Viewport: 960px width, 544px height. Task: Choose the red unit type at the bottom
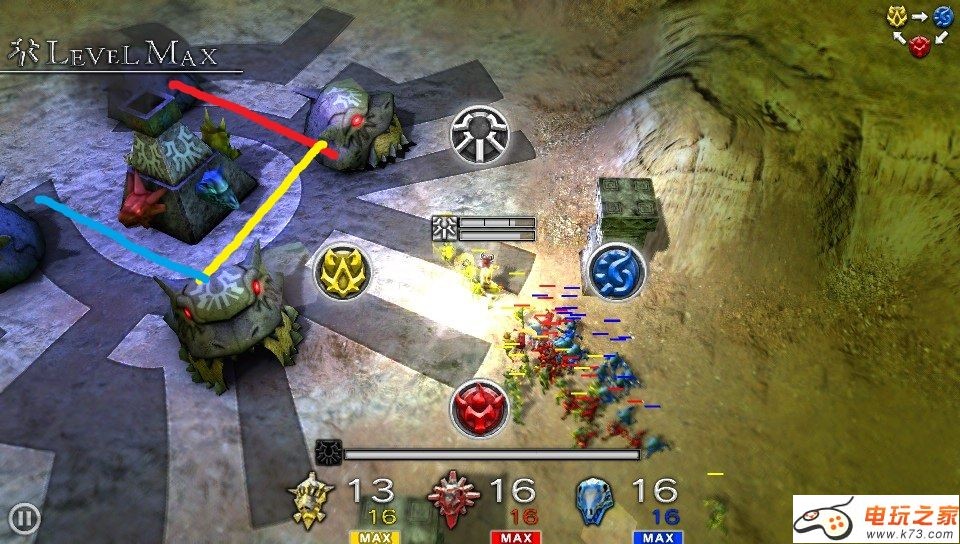[454, 500]
